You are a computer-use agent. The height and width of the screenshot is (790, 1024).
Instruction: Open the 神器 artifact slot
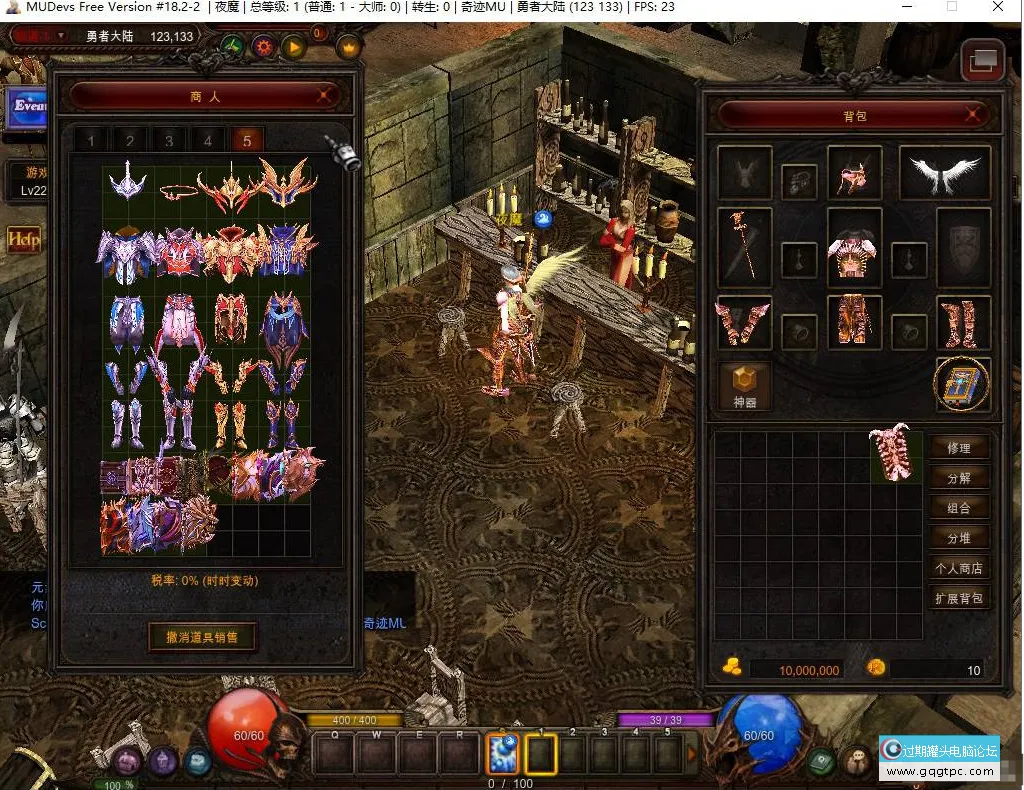click(745, 387)
